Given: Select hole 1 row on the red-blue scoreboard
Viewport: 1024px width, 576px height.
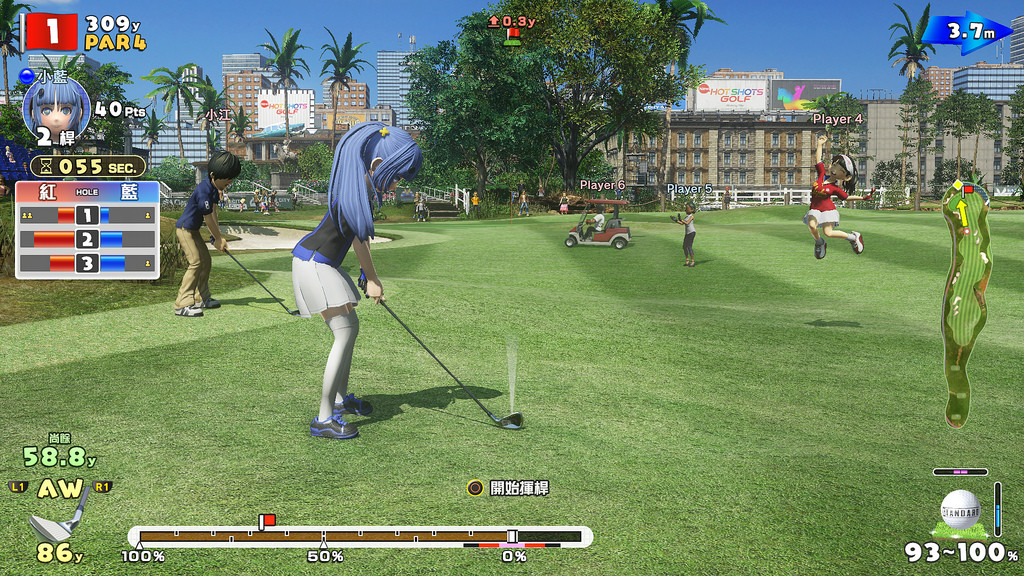Looking at the screenshot, I should point(86,214).
